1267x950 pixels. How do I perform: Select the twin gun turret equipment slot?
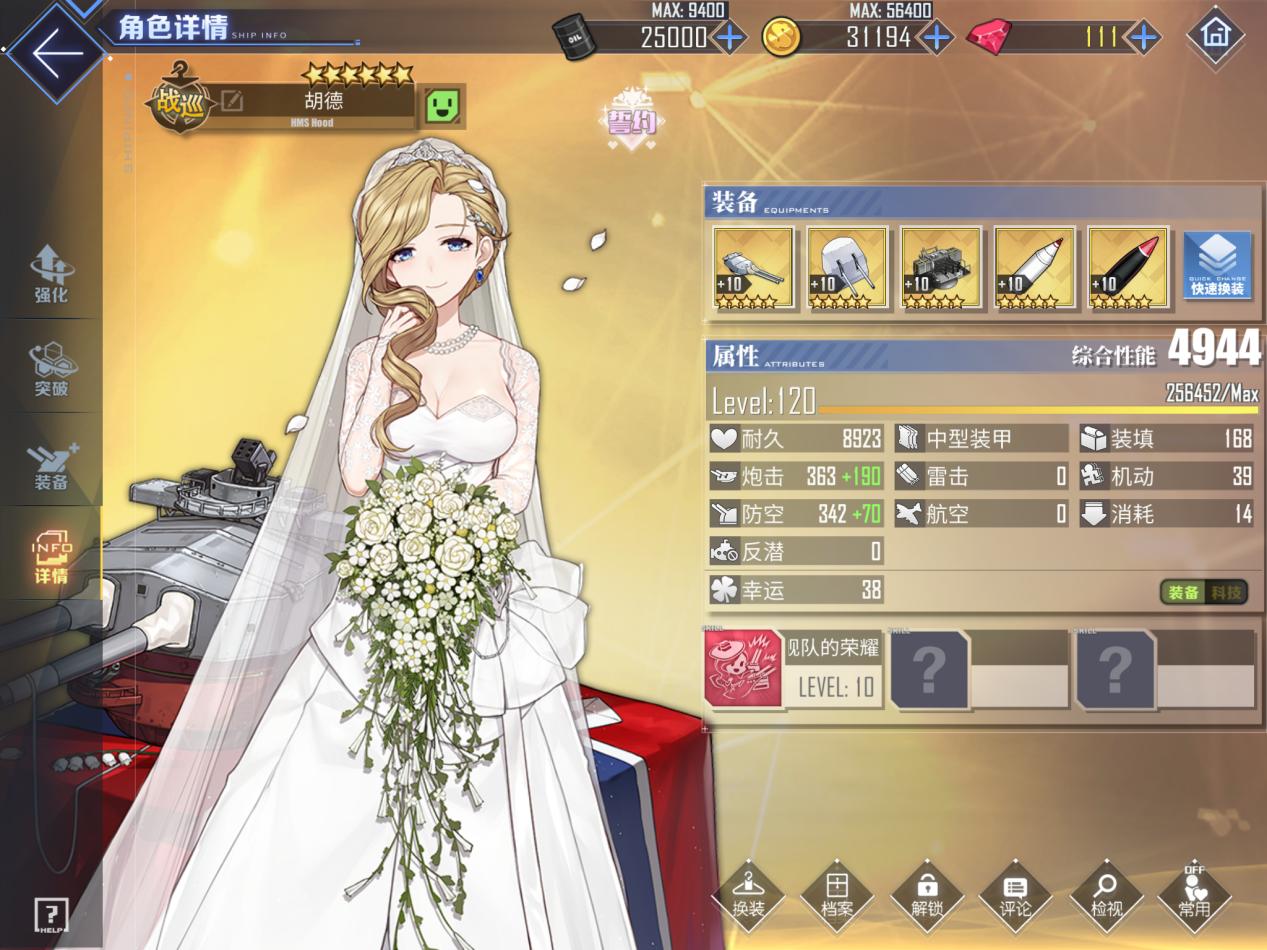click(x=753, y=268)
